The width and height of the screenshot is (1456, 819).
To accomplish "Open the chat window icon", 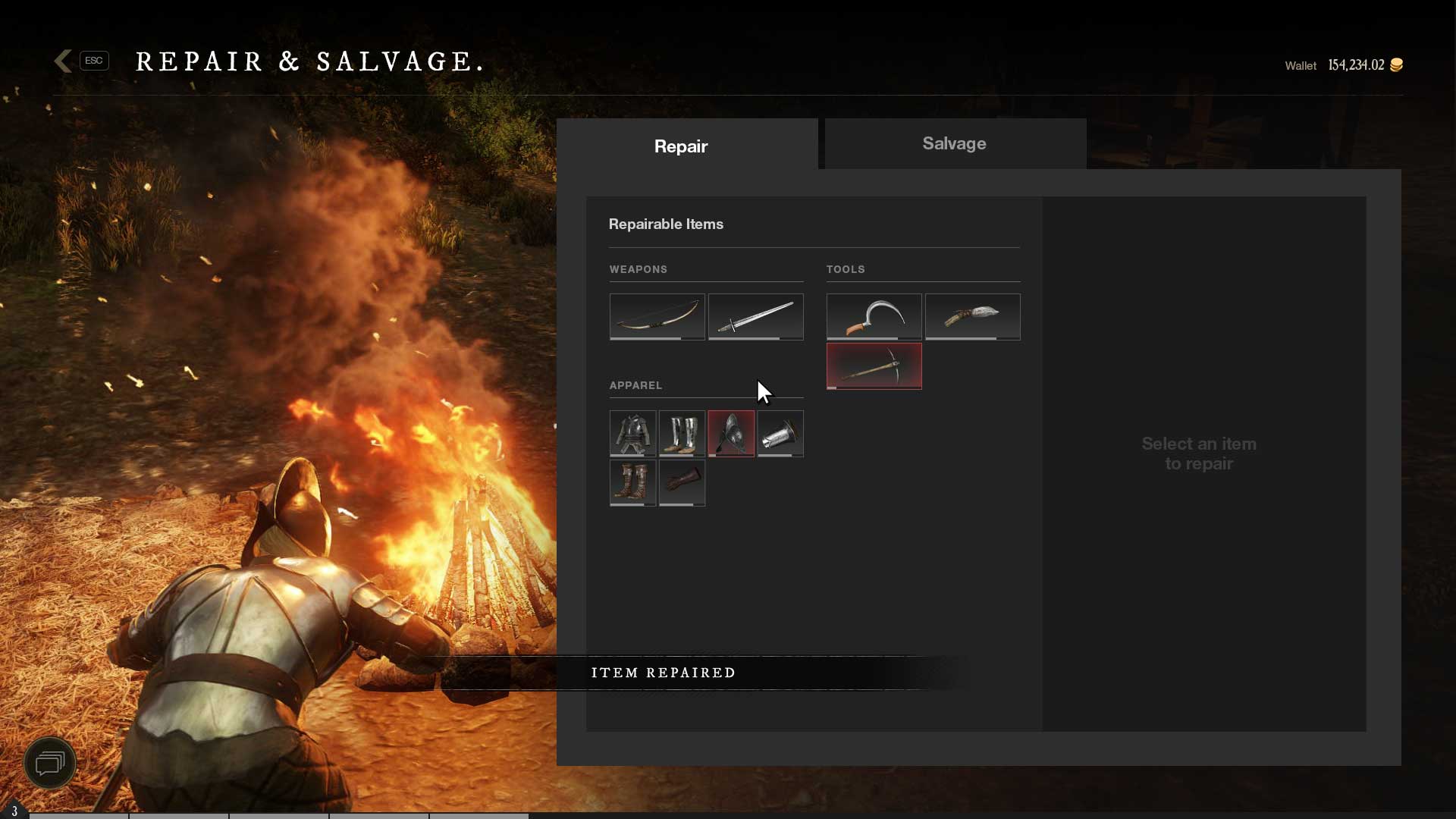I will (x=50, y=762).
